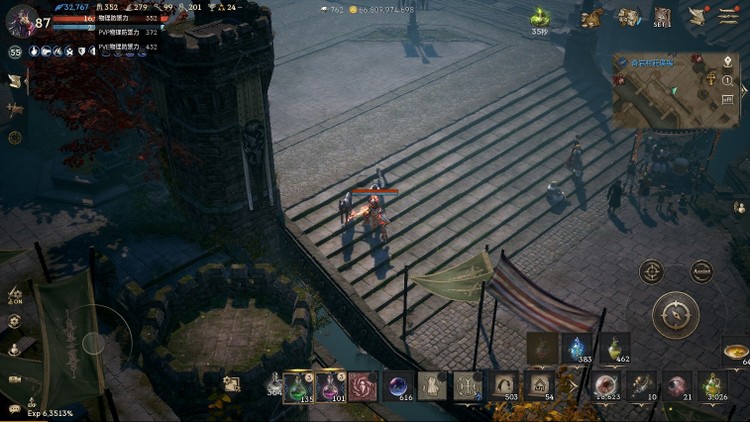Screen dimensions: 750x422
Task: Activate the red swirl skill slot
Action: tap(363, 386)
